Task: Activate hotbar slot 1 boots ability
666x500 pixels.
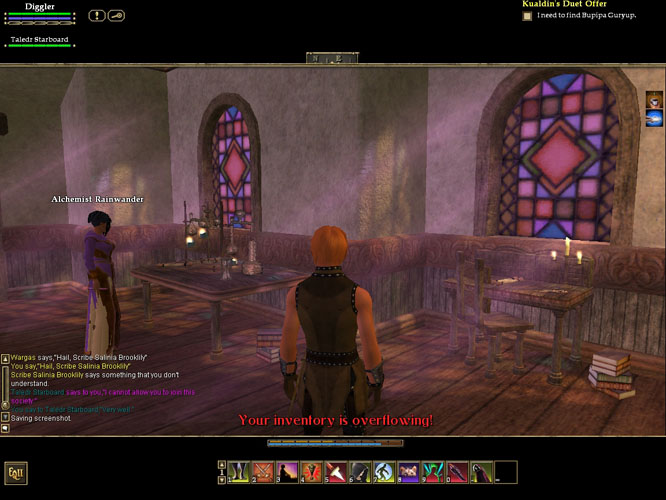Action: pos(238,471)
